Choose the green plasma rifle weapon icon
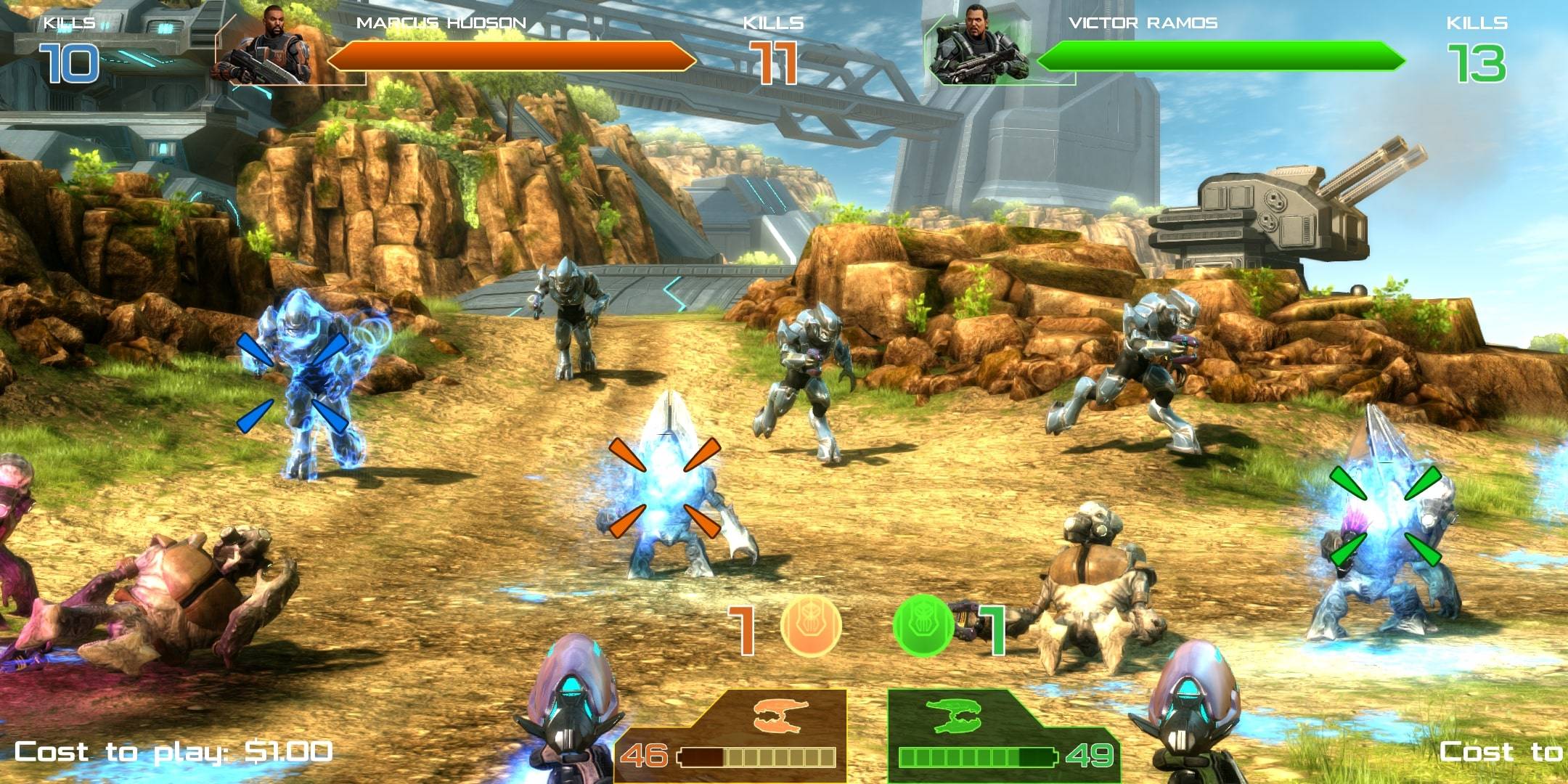The height and width of the screenshot is (784, 1568). point(953,715)
